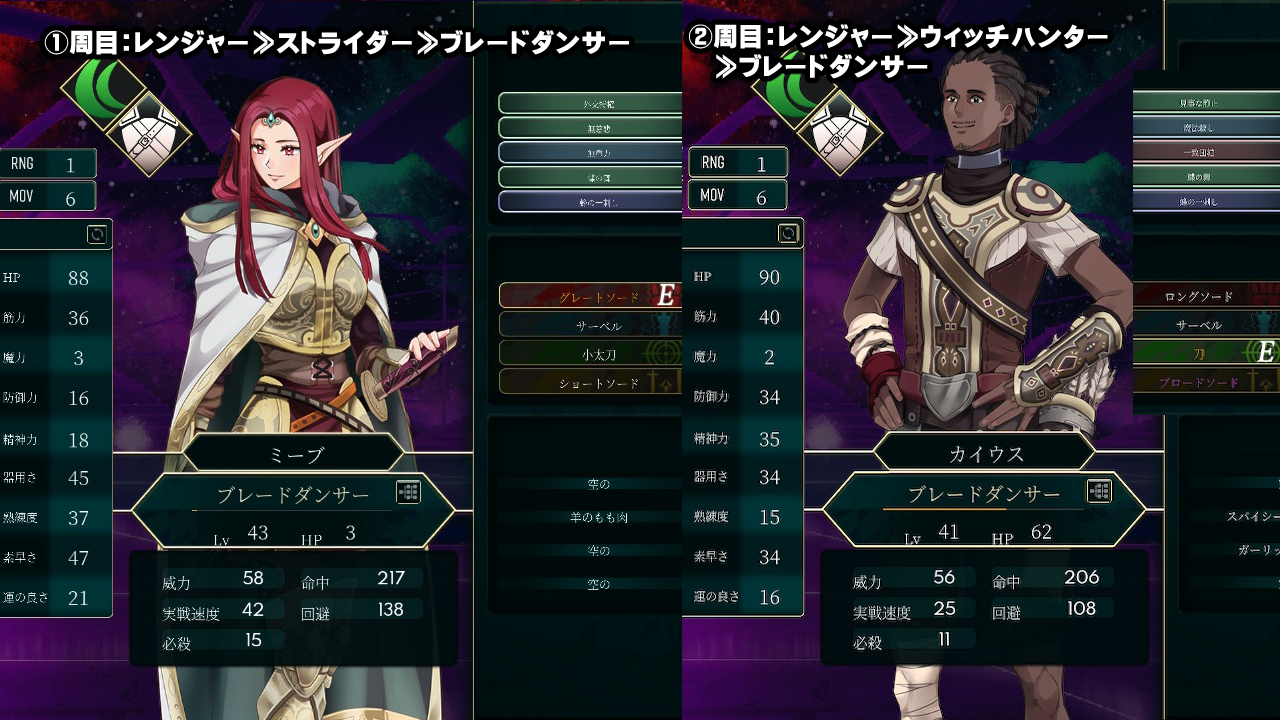Select the 一致団結 skill button
This screenshot has height=720, width=1280.
(1199, 152)
